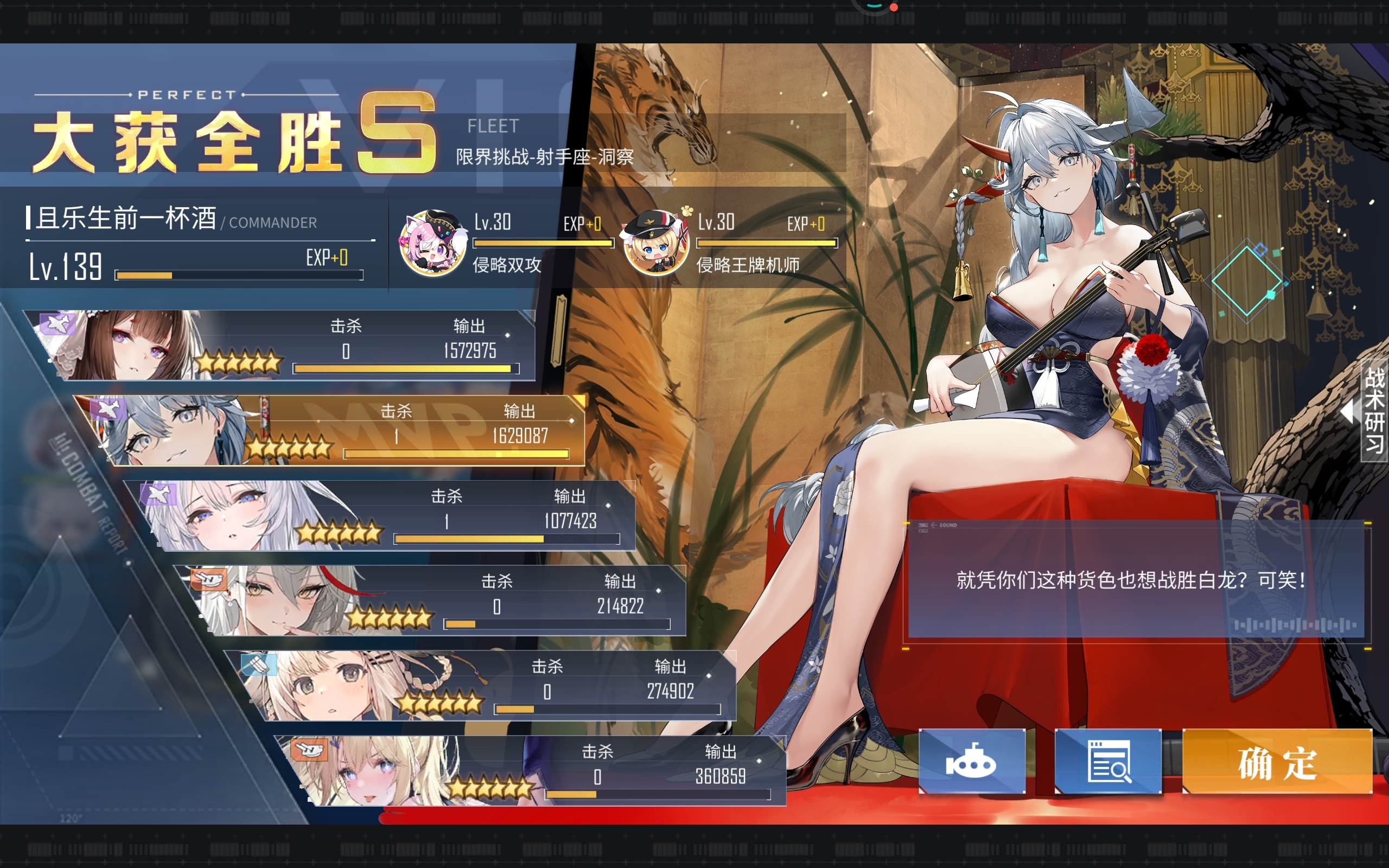Confirm the battle result with 确定
Viewport: 1389px width, 868px height.
1277,762
